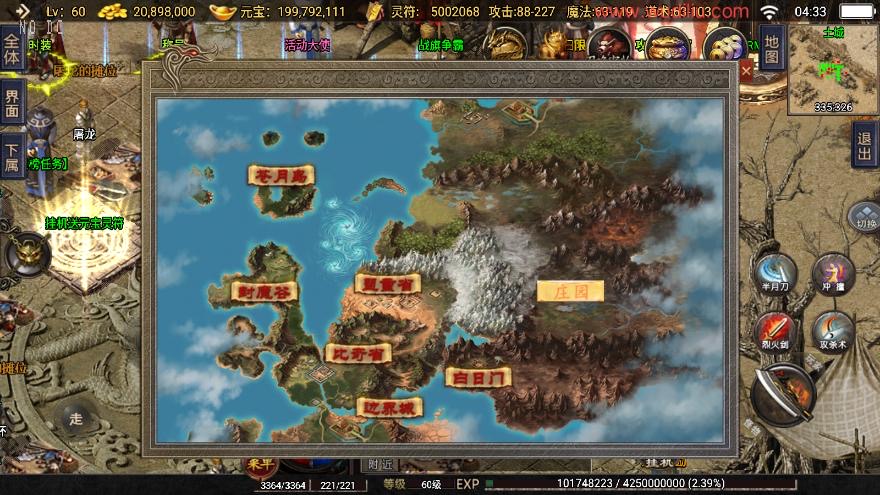Viewport: 880px width, 495px height.
Task: Toggle the 走 walk button
Action: [x=73, y=420]
